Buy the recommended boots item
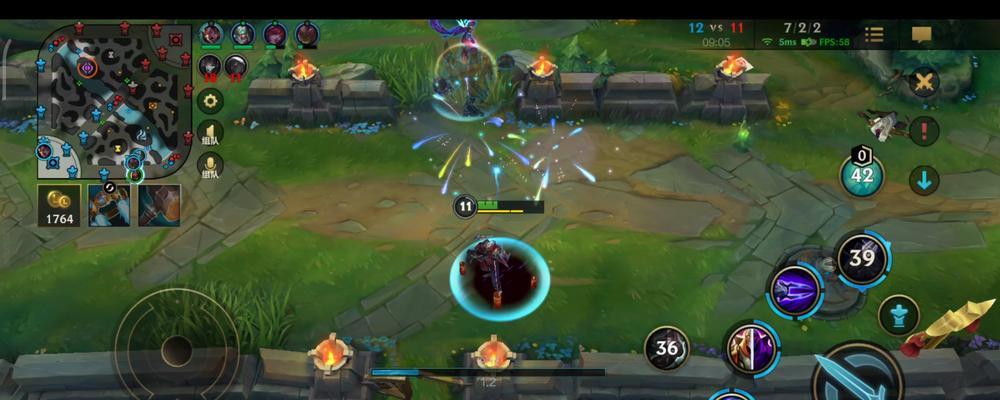 pyautogui.click(x=109, y=204)
